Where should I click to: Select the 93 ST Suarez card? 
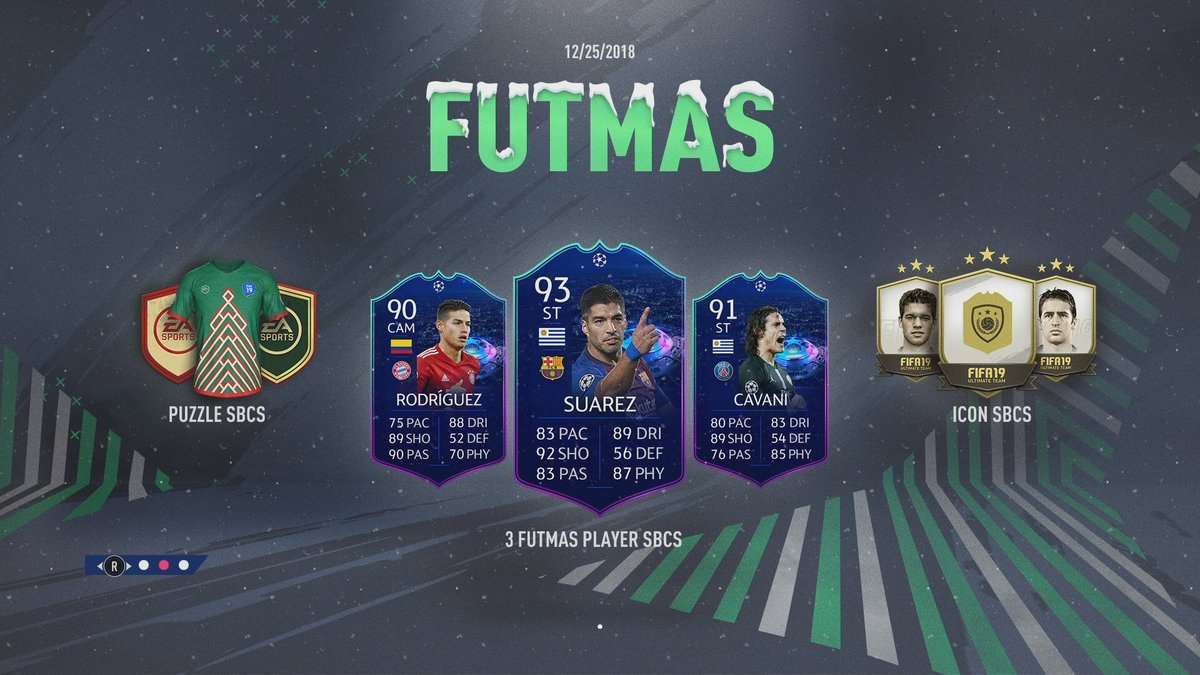pos(598,375)
